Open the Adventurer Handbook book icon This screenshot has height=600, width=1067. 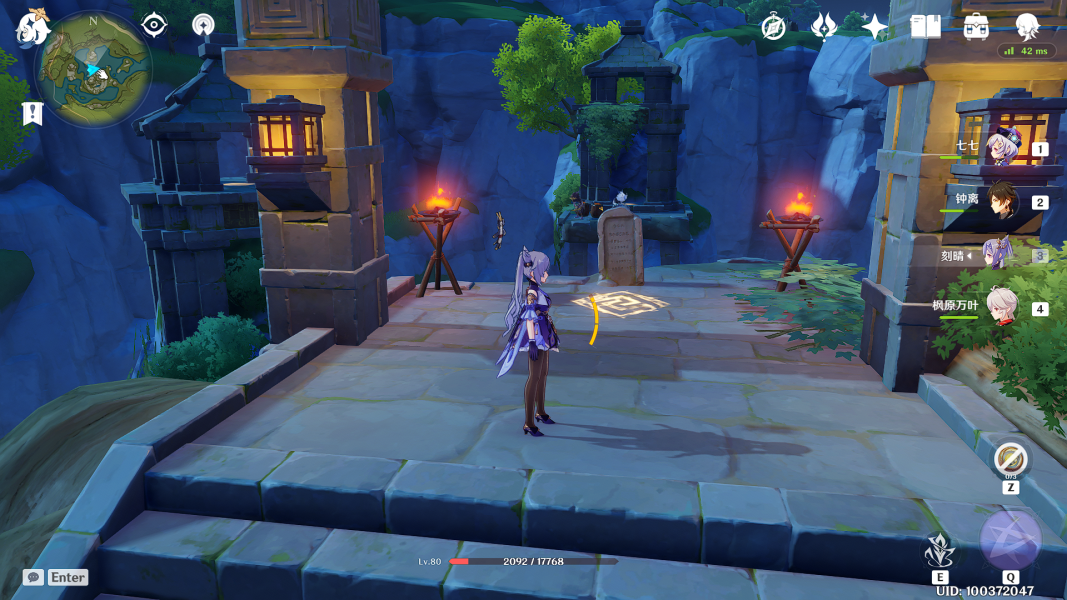925,27
